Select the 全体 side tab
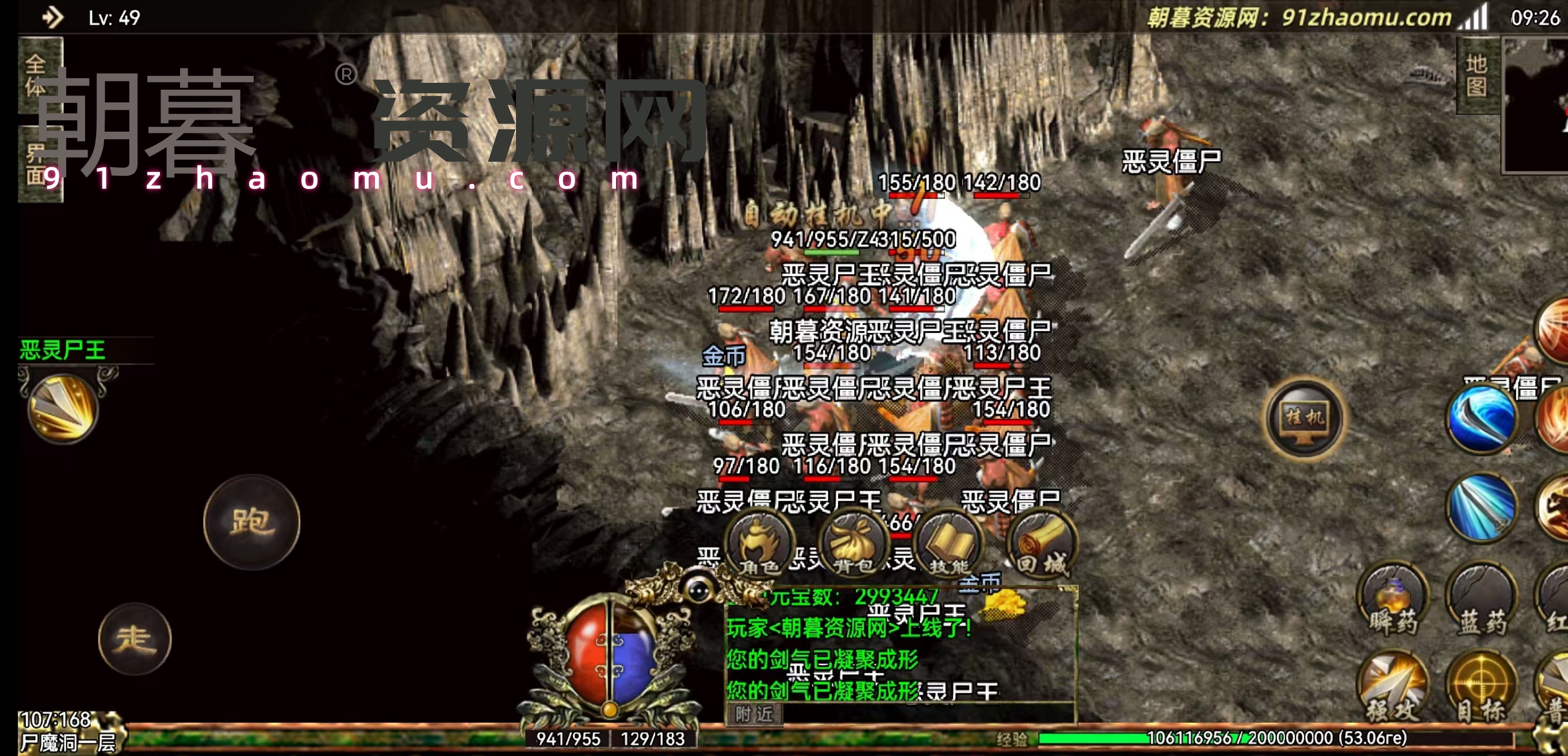 coord(38,75)
